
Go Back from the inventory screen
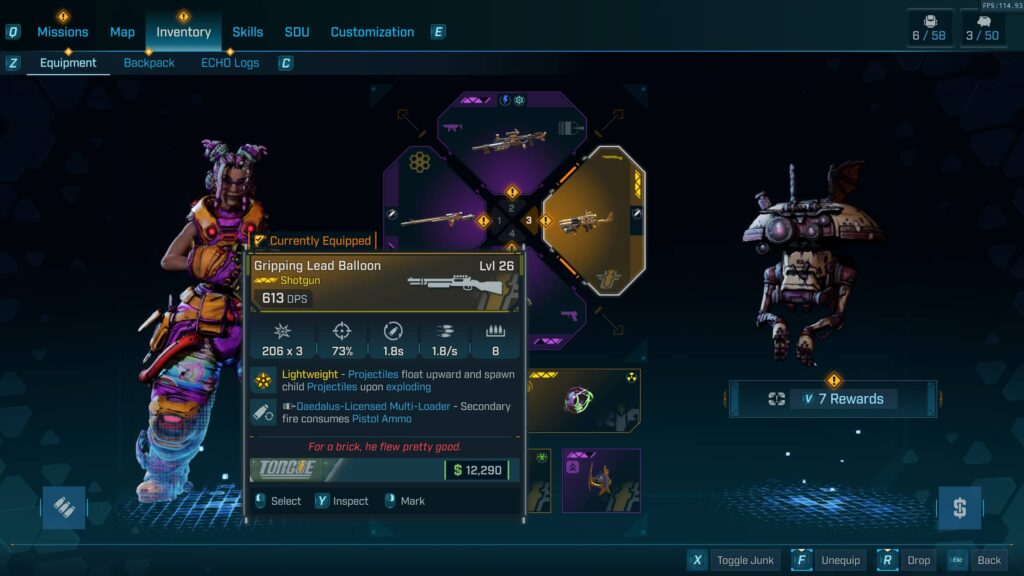pos(978,560)
